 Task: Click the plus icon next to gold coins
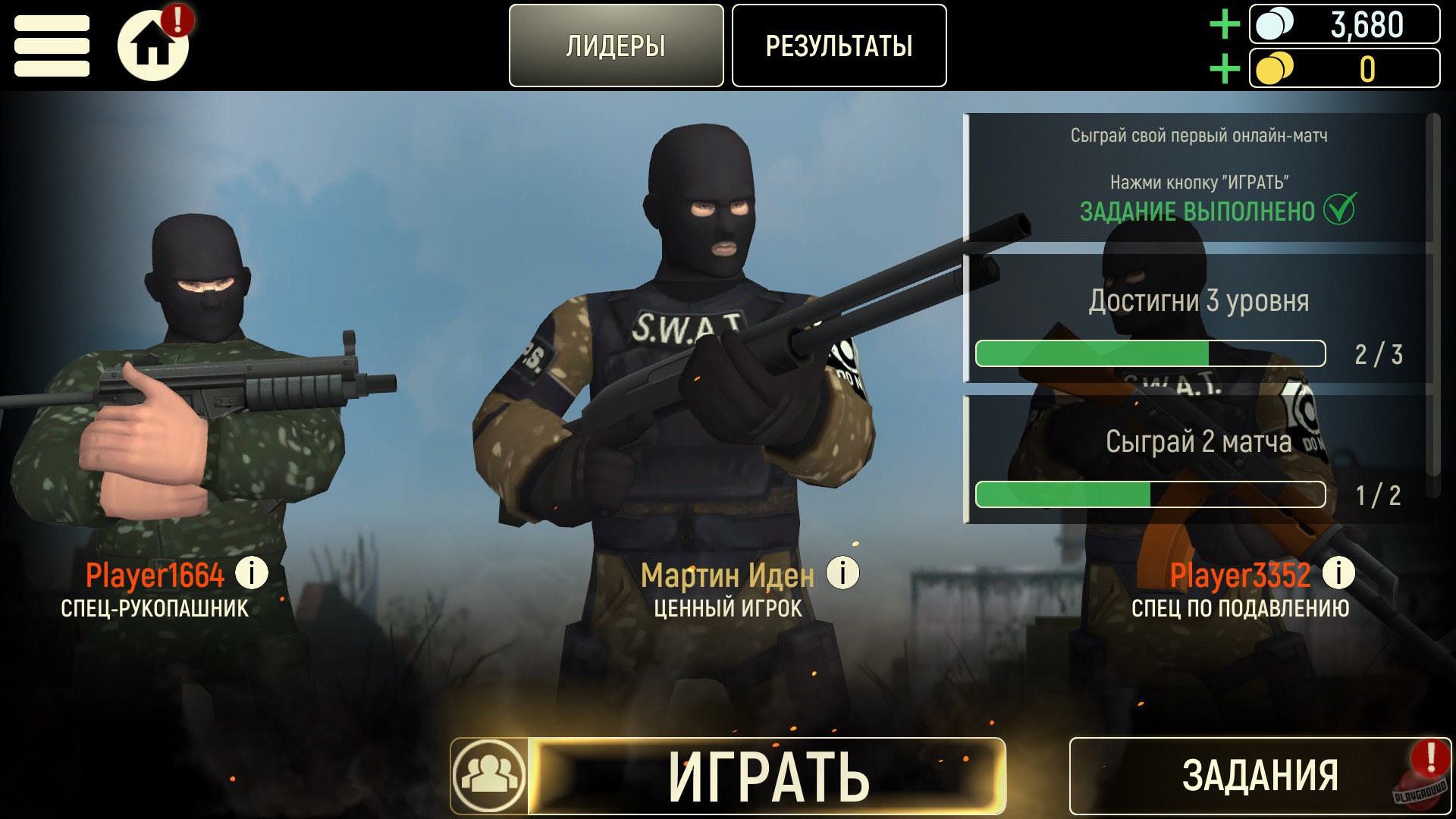pyautogui.click(x=1223, y=69)
